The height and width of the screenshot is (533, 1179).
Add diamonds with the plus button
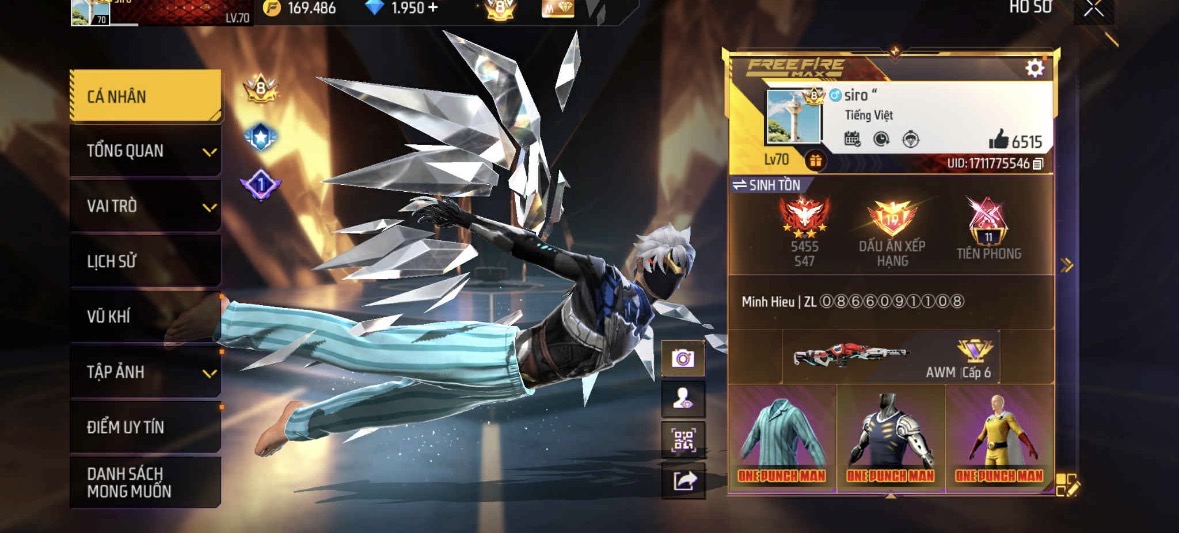[433, 8]
